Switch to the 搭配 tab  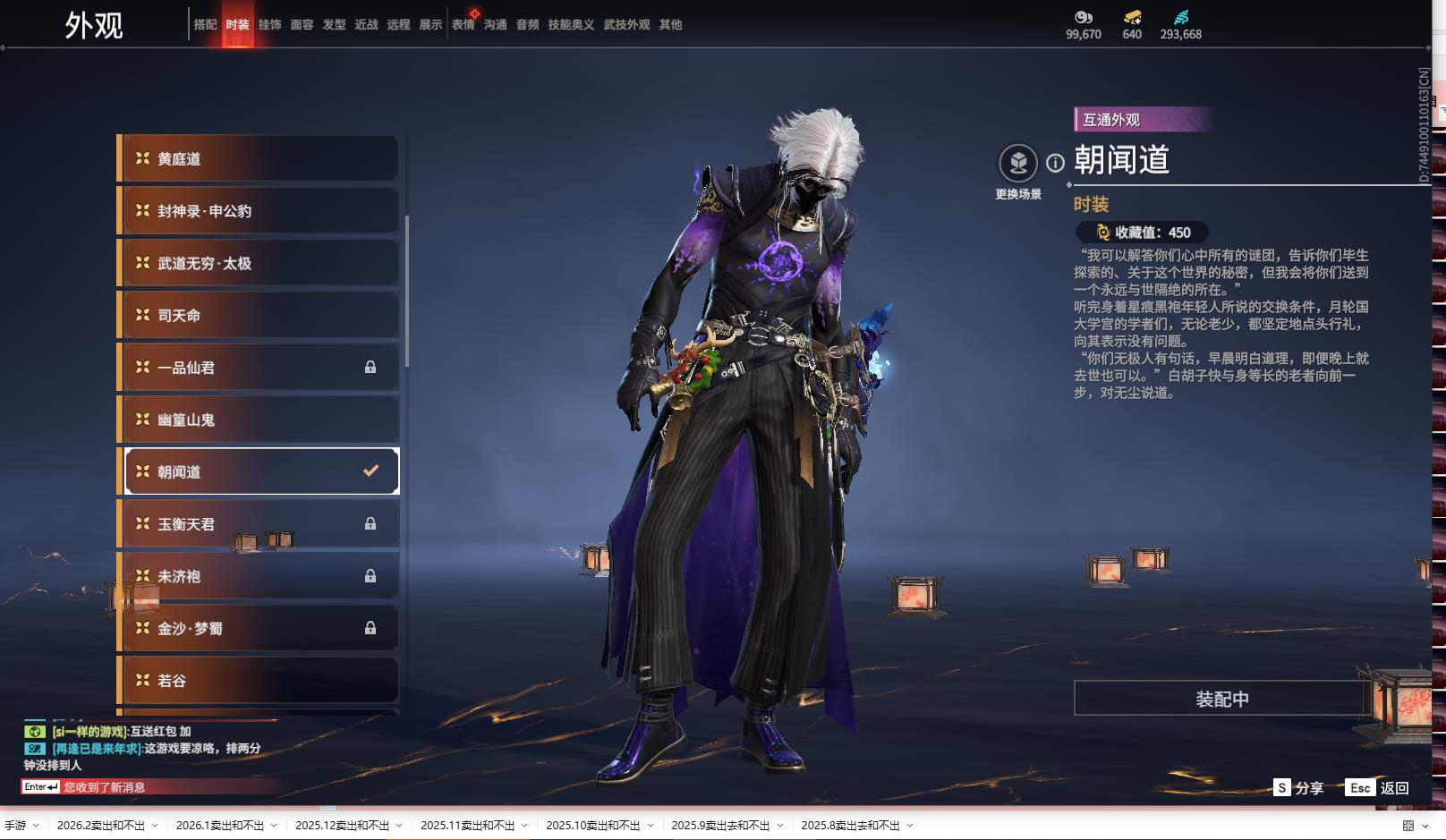[205, 25]
